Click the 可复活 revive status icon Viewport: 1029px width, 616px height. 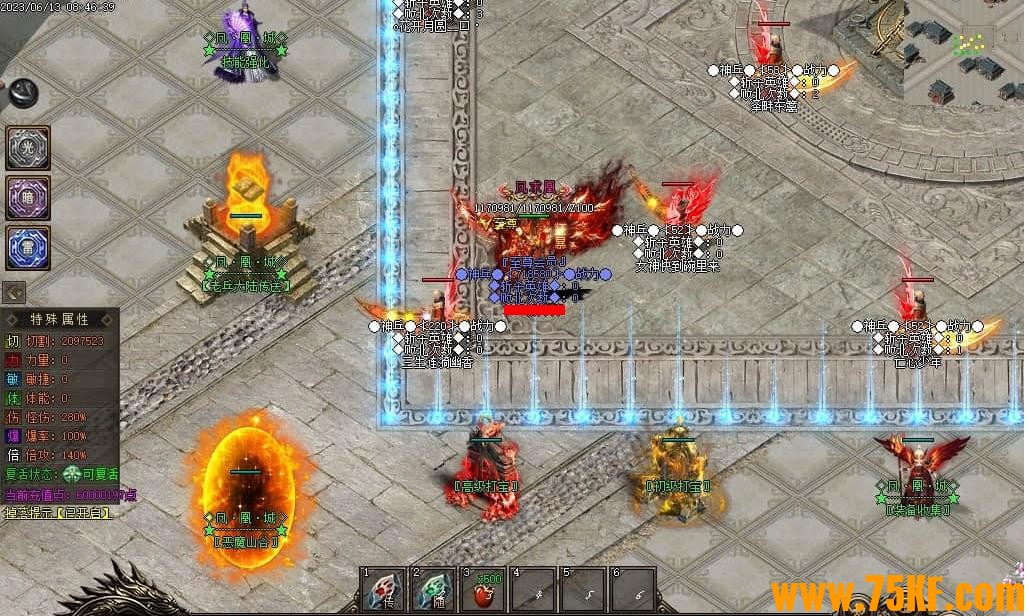click(x=71, y=475)
